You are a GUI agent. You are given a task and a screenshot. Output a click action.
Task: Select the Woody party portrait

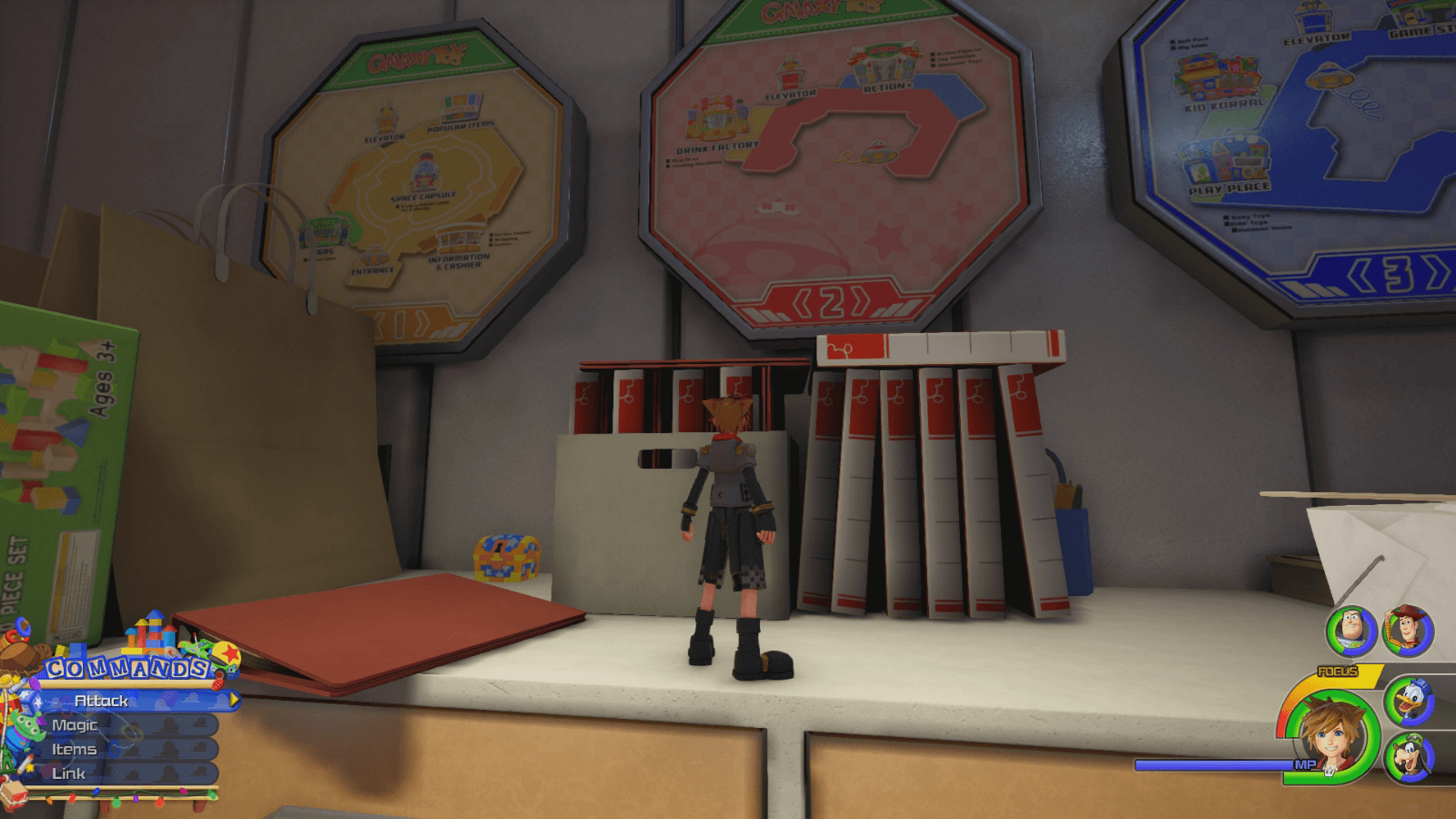click(x=1407, y=630)
